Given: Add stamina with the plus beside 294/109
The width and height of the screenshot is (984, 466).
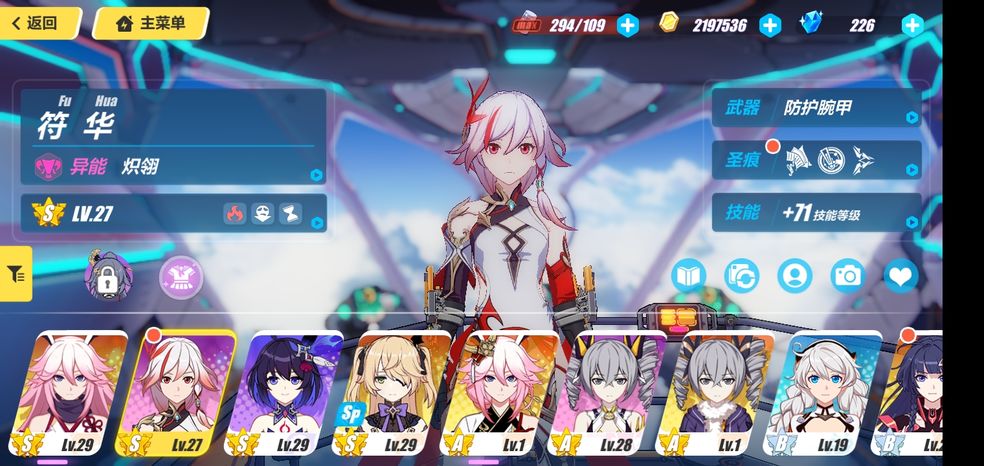Looking at the screenshot, I should (627, 25).
